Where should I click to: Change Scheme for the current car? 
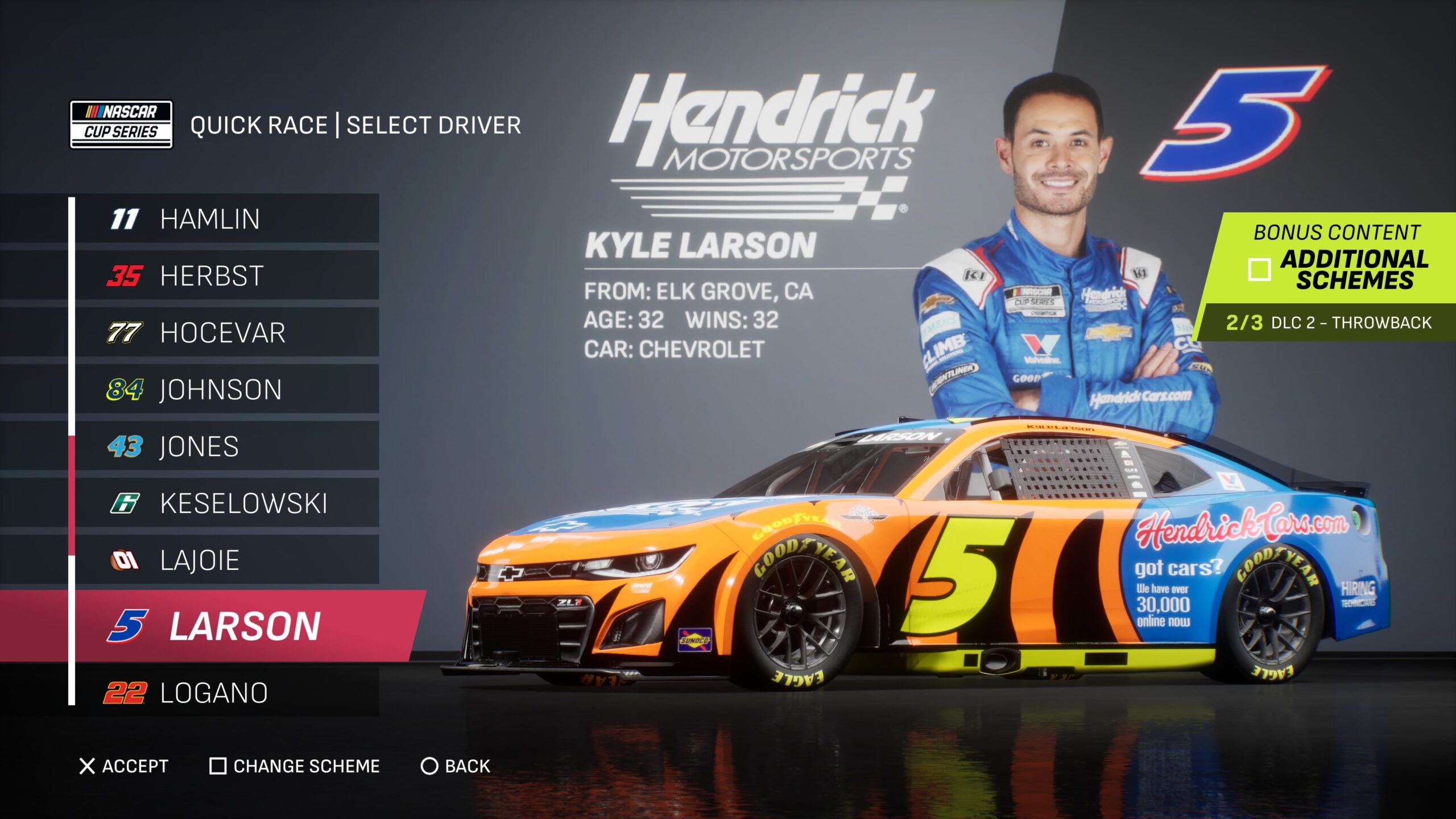coord(295,766)
